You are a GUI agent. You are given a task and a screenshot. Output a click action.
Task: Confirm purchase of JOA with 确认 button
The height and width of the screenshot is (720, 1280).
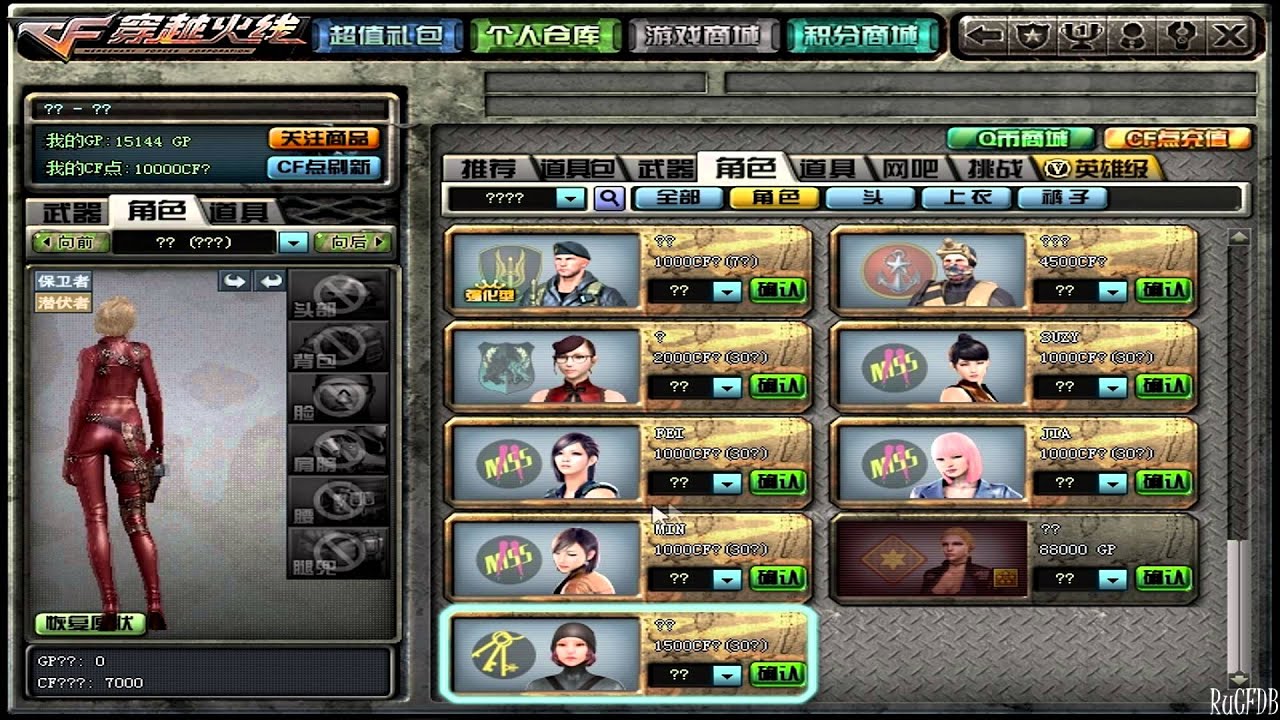coord(1166,481)
